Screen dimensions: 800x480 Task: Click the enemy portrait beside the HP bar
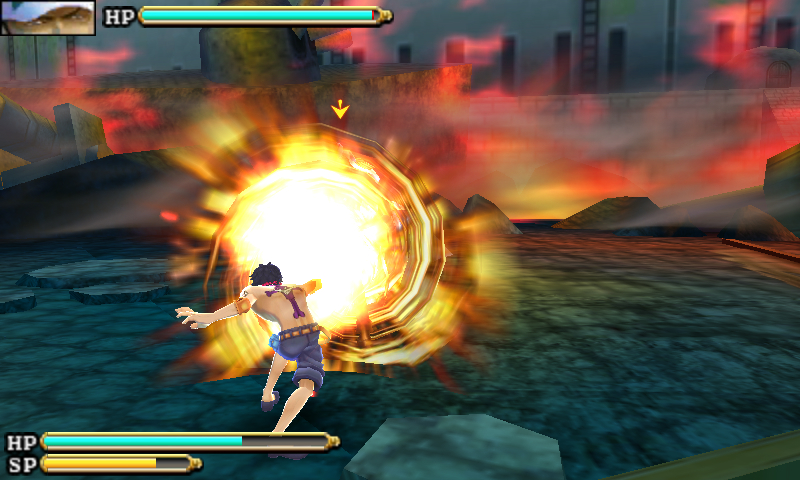[x=48, y=17]
